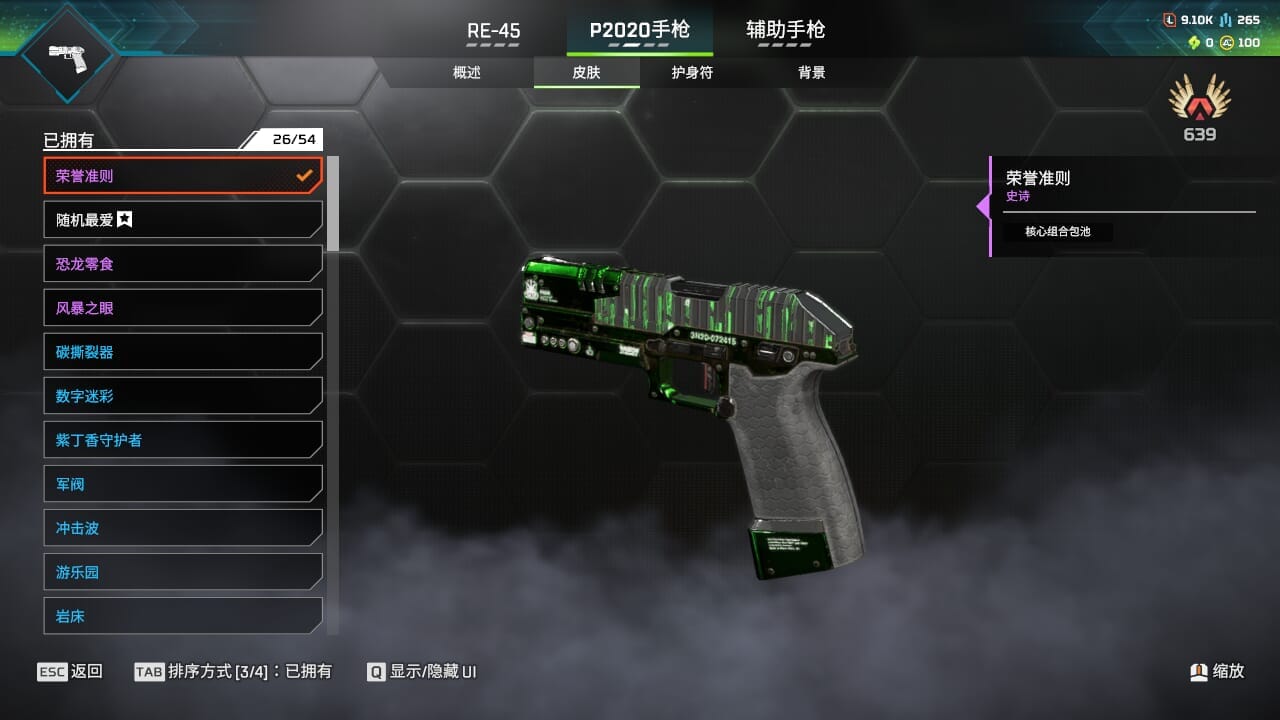Show the 概述 overview tab

coord(467,73)
